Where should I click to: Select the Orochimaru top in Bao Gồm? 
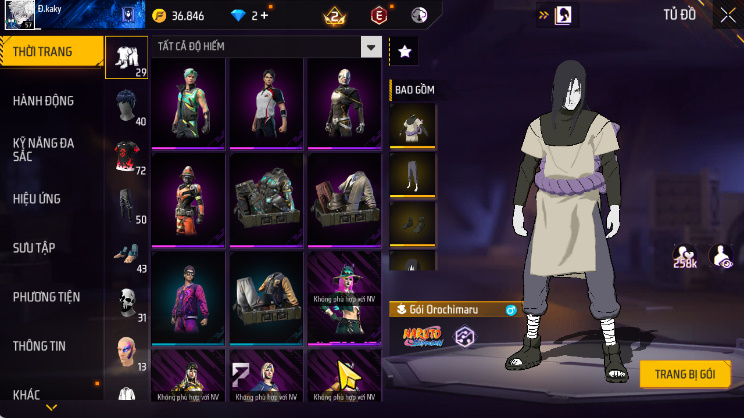click(x=412, y=124)
